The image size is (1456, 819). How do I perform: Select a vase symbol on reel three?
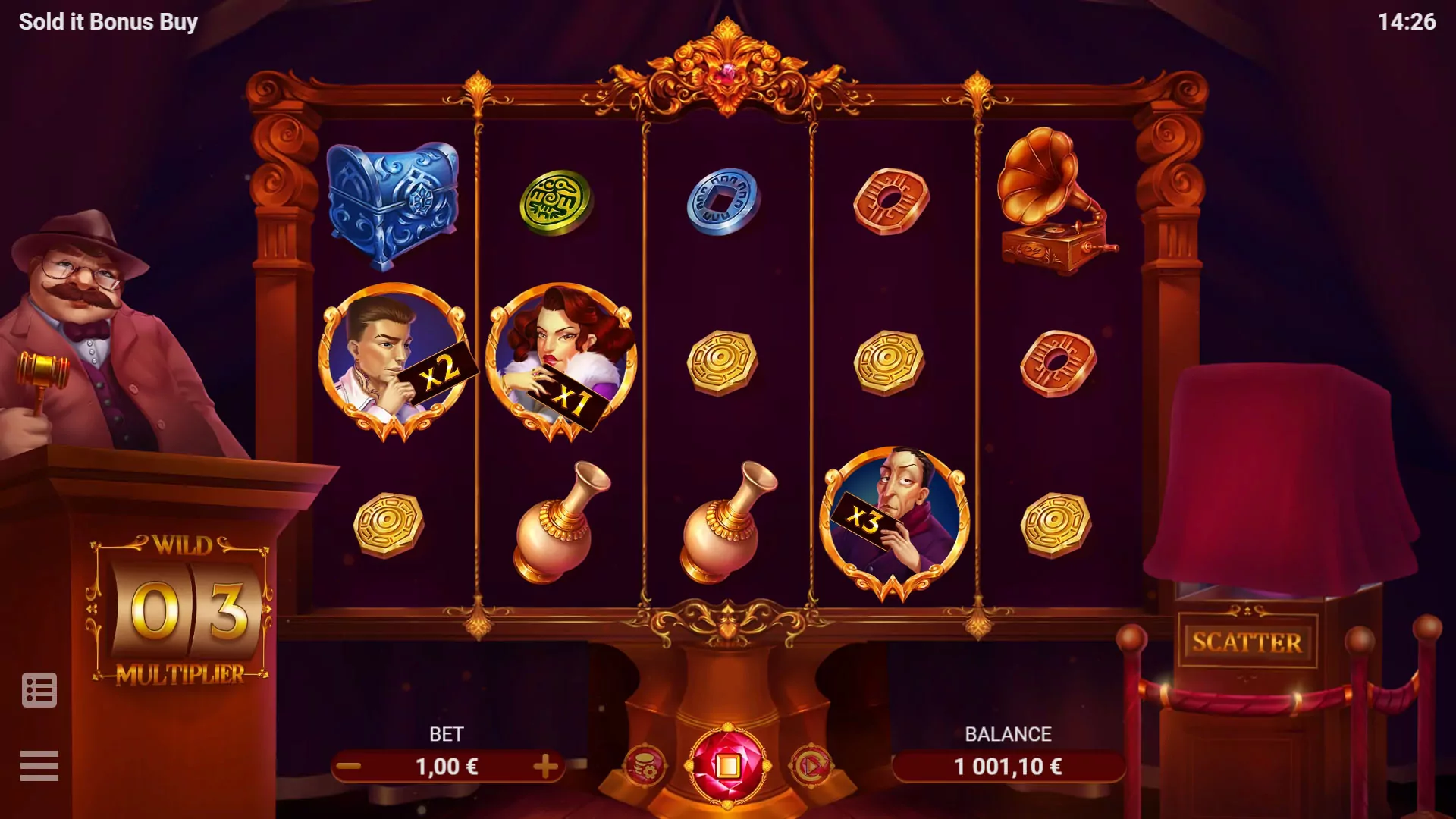(720, 523)
